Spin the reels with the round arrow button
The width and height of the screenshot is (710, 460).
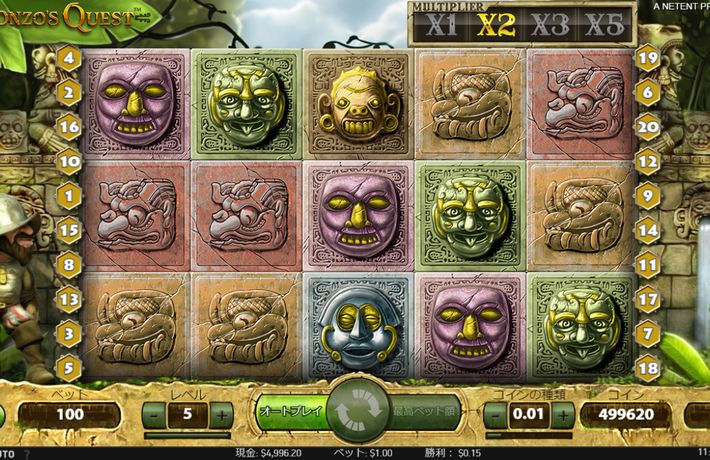click(x=355, y=412)
